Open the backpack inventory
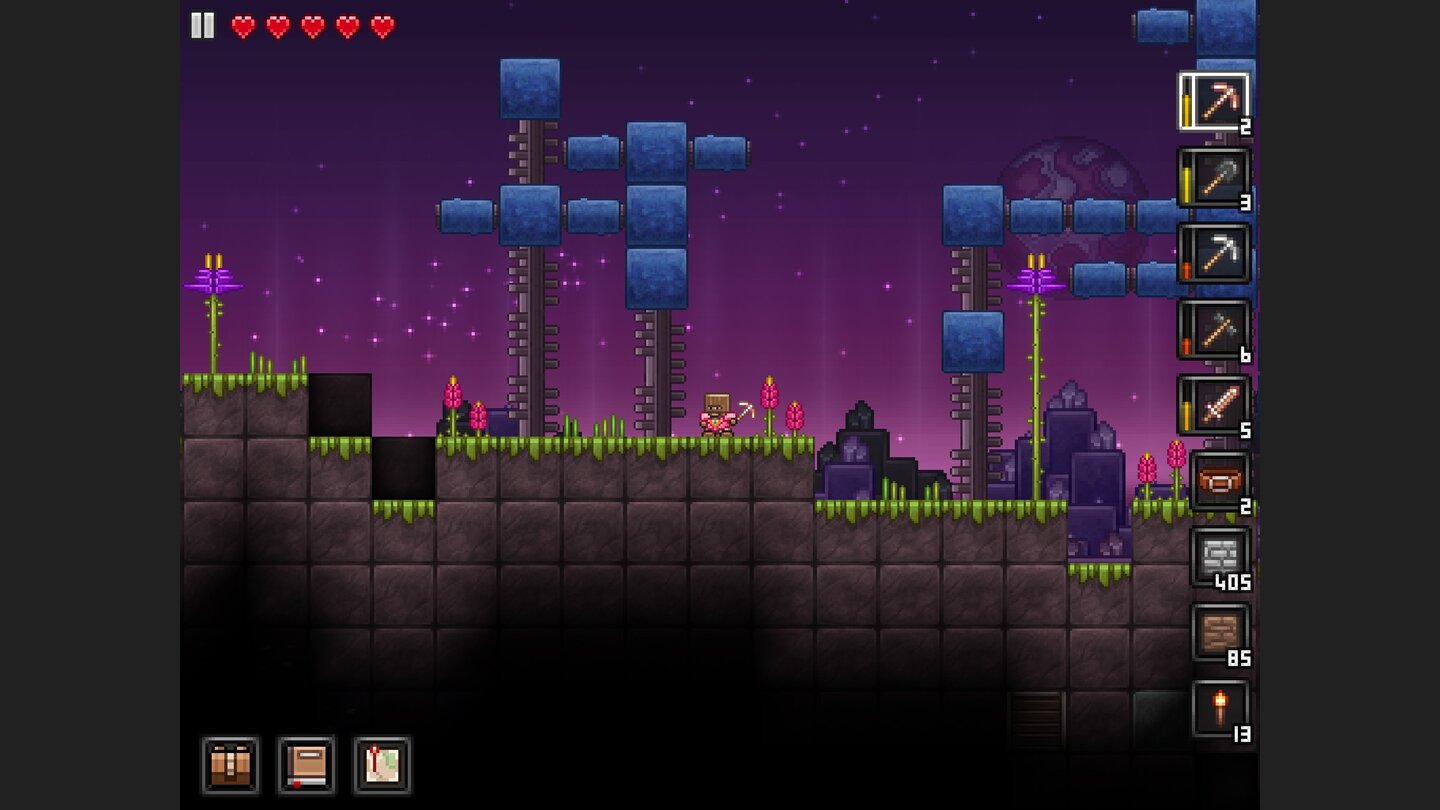Viewport: 1440px width, 810px height. pyautogui.click(x=230, y=765)
